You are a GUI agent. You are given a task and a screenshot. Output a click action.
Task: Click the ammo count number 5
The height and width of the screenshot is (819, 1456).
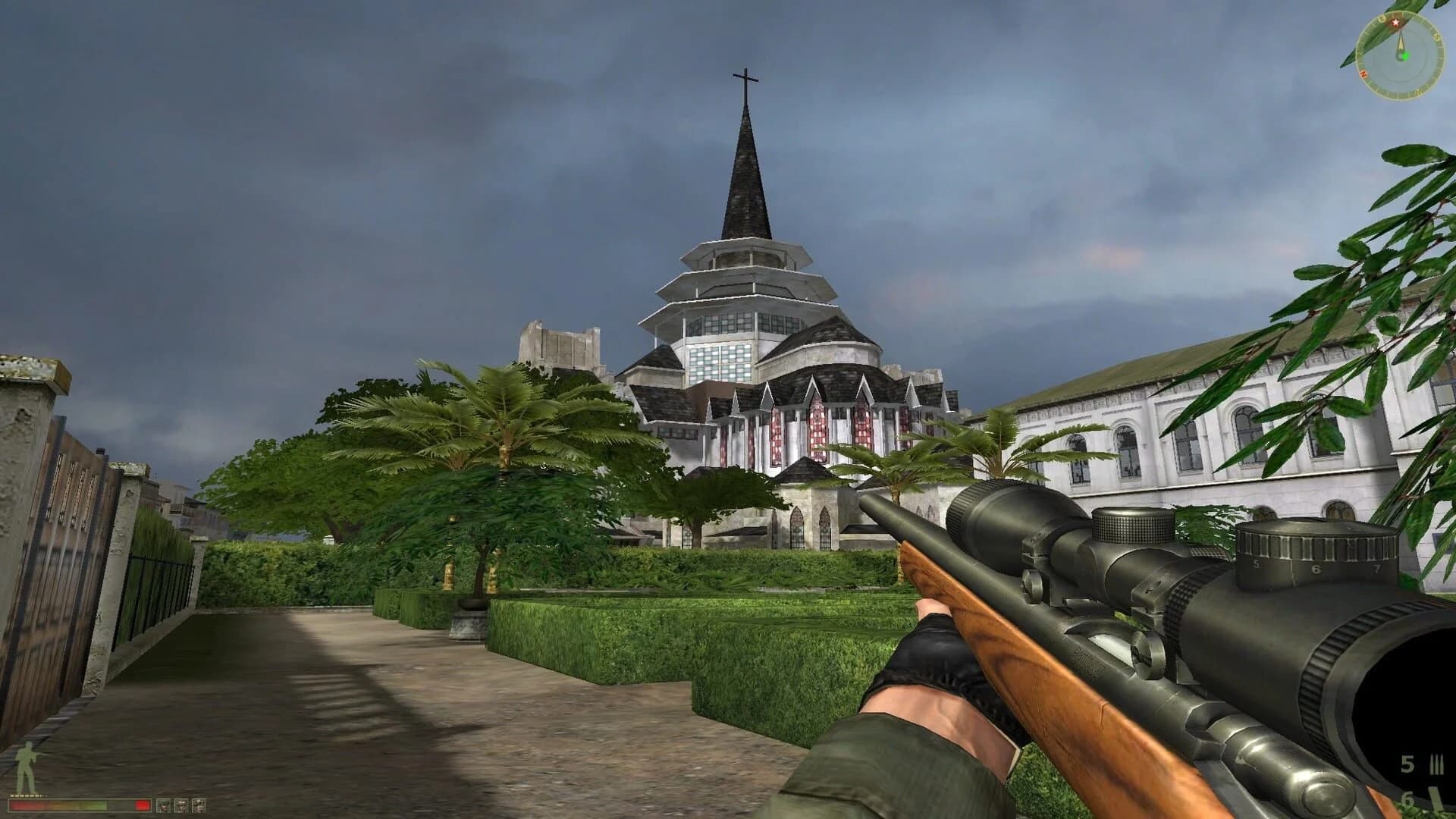pos(1408,762)
